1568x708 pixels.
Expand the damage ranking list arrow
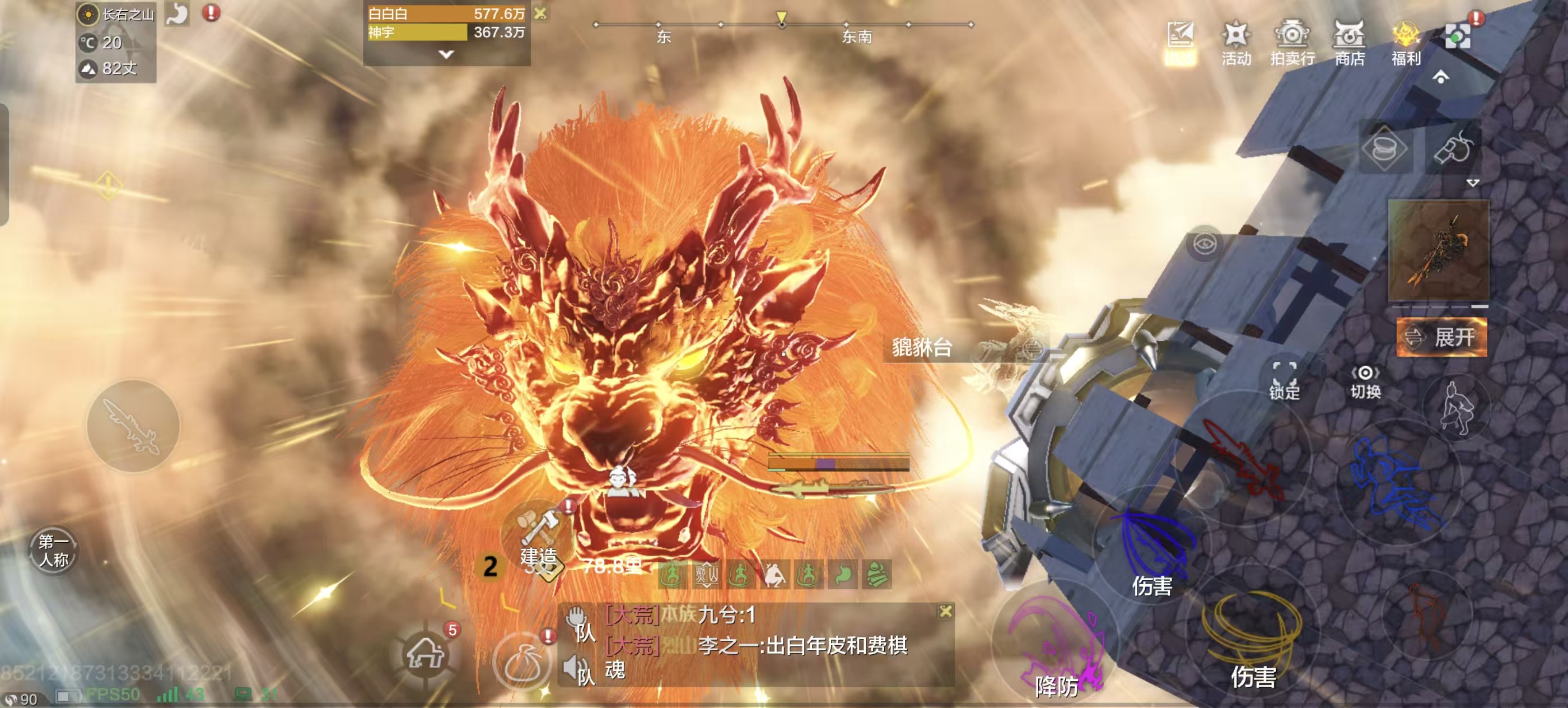446,55
